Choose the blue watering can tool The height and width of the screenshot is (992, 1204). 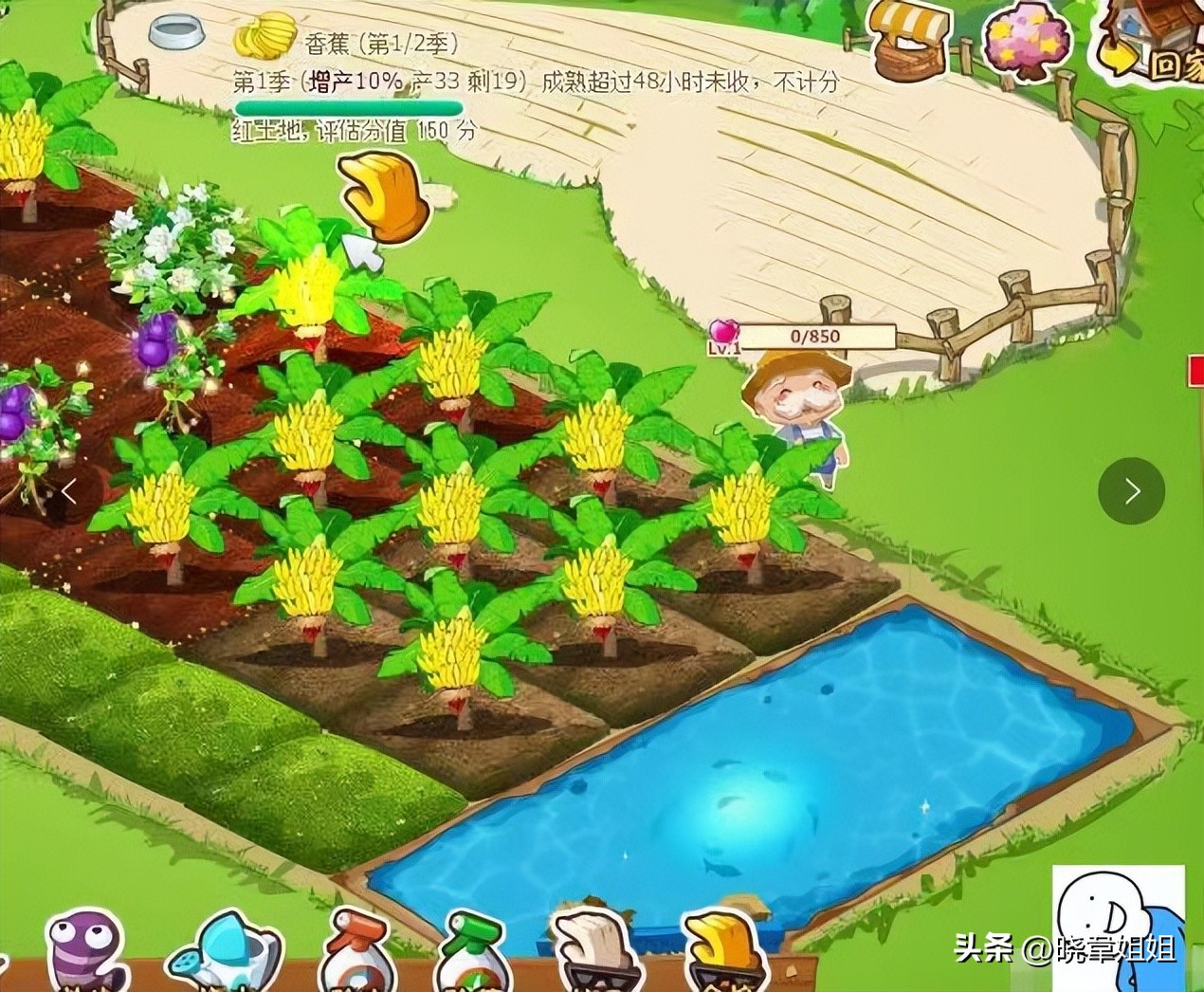pyautogui.click(x=225, y=951)
